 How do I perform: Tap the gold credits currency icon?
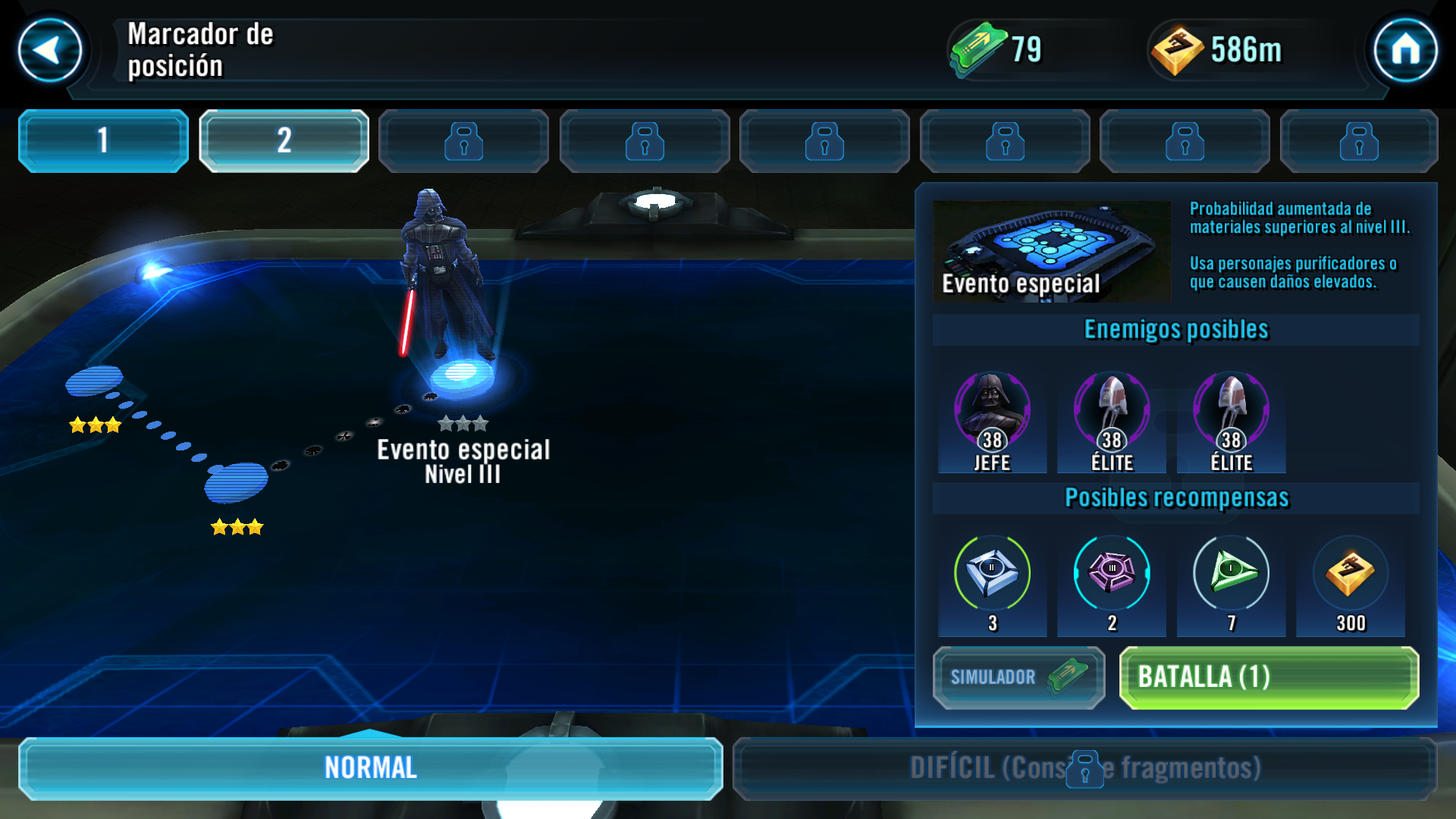pyautogui.click(x=1177, y=51)
